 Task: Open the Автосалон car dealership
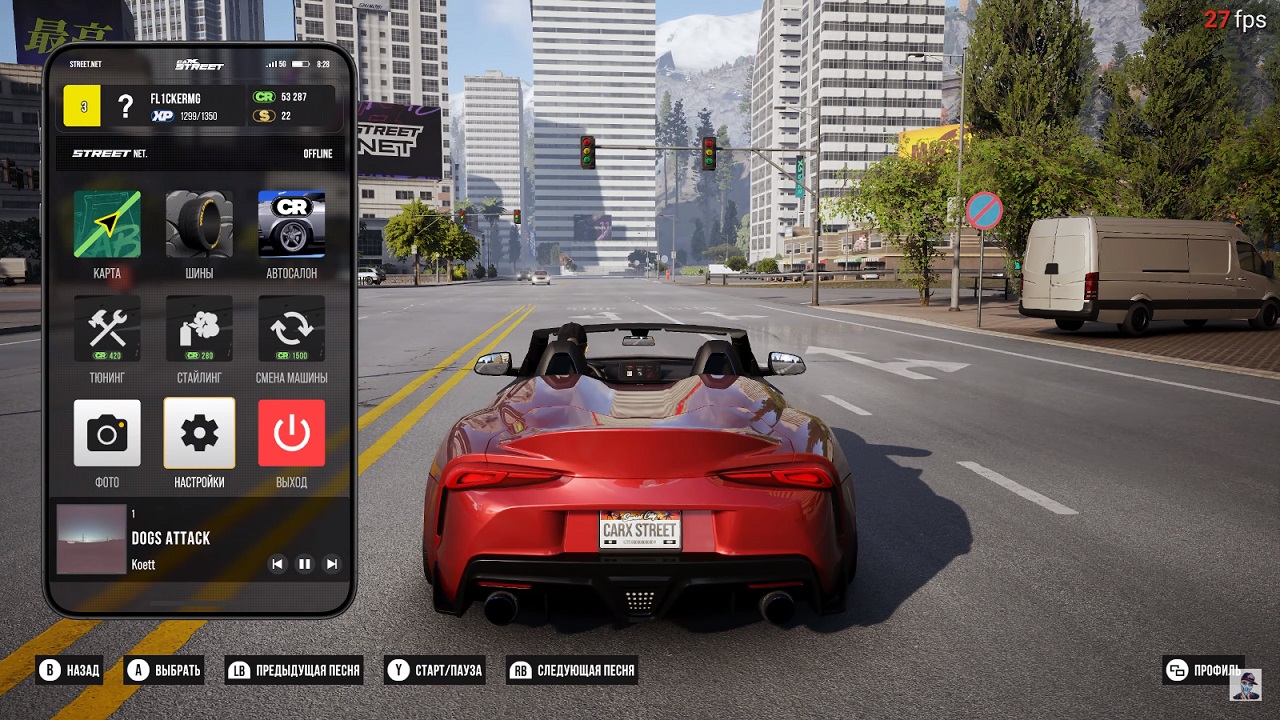click(291, 224)
